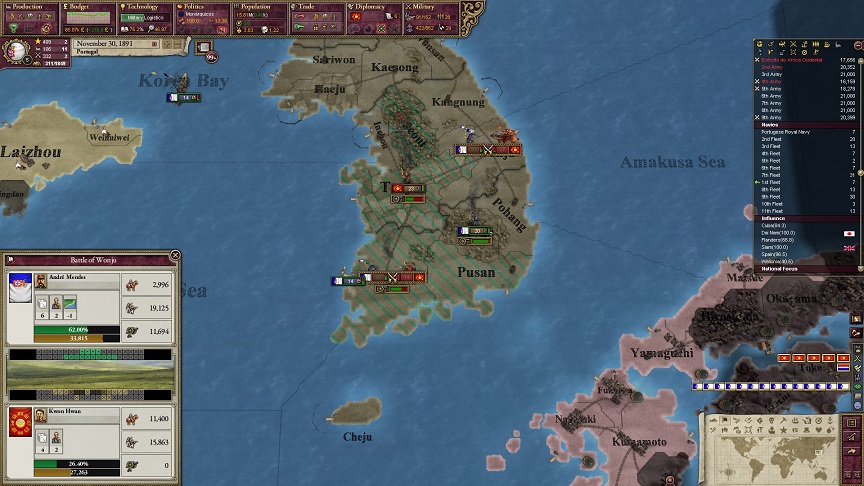Click the Siam influence entry
864x486 pixels.
(x=773, y=247)
